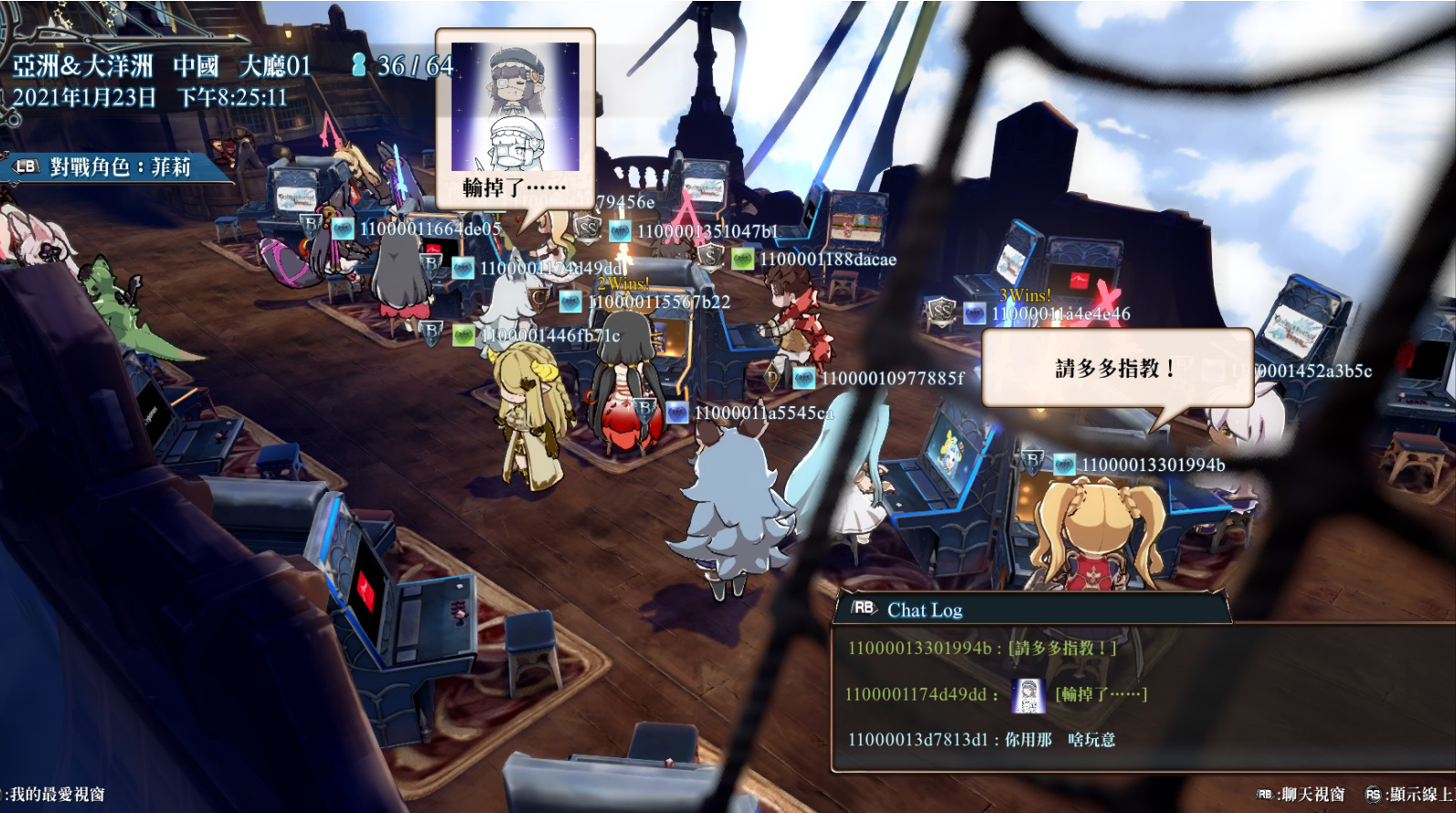The height and width of the screenshot is (813, 1456).
Task: Click the 請多多指教! speech bubble
Action: (x=1116, y=369)
